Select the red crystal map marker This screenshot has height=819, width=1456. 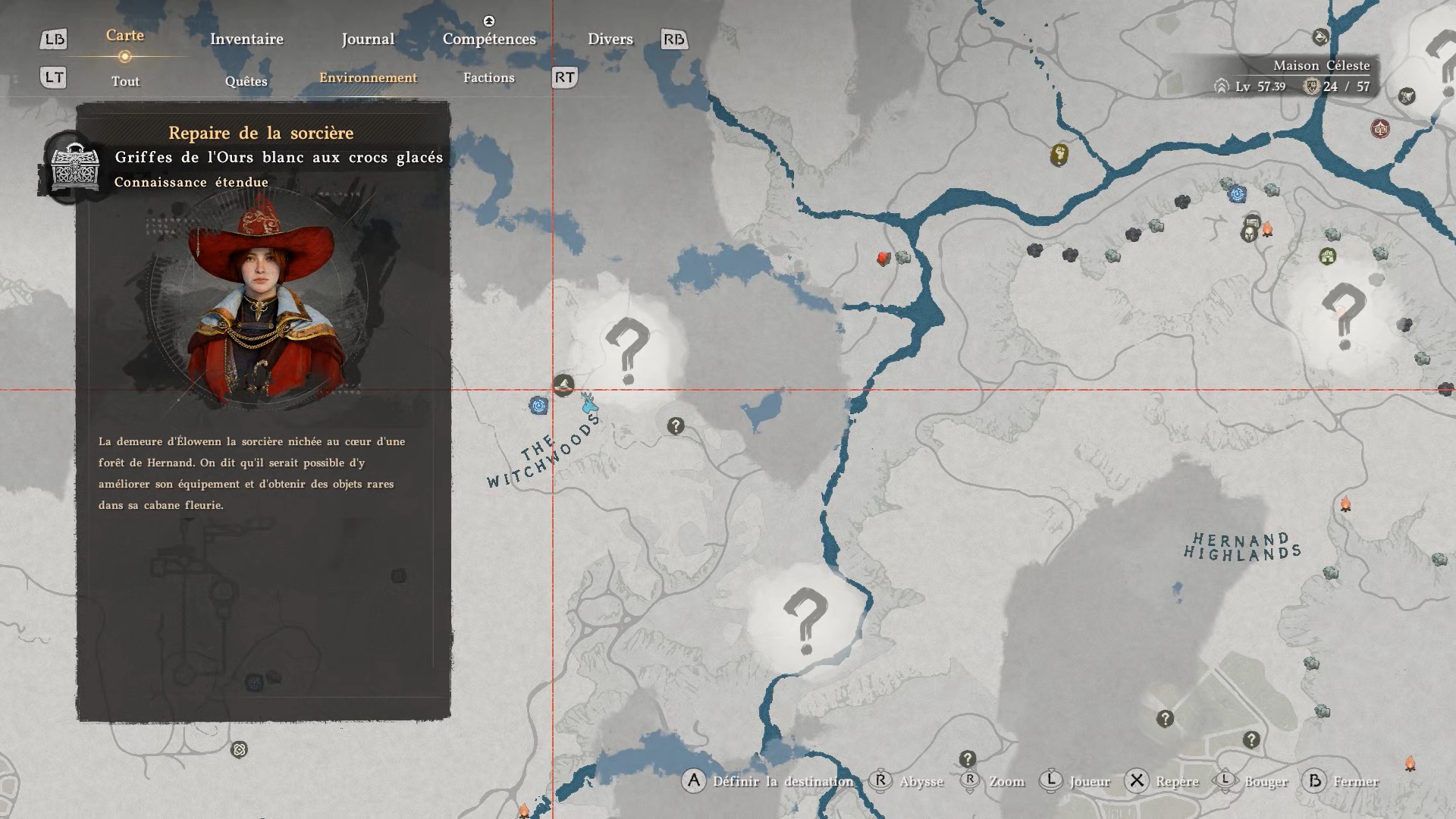[883, 259]
